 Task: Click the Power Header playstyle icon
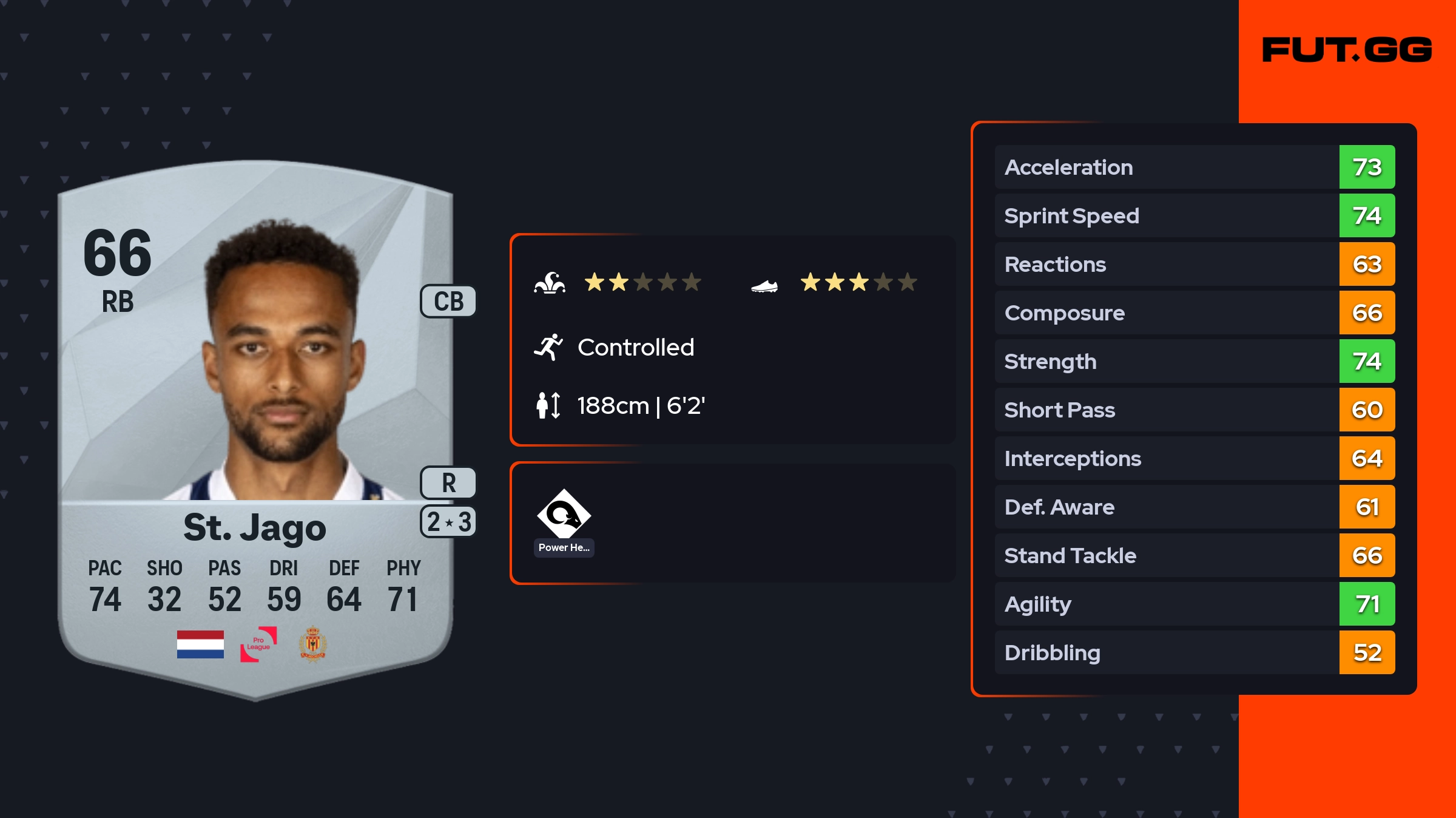564,515
